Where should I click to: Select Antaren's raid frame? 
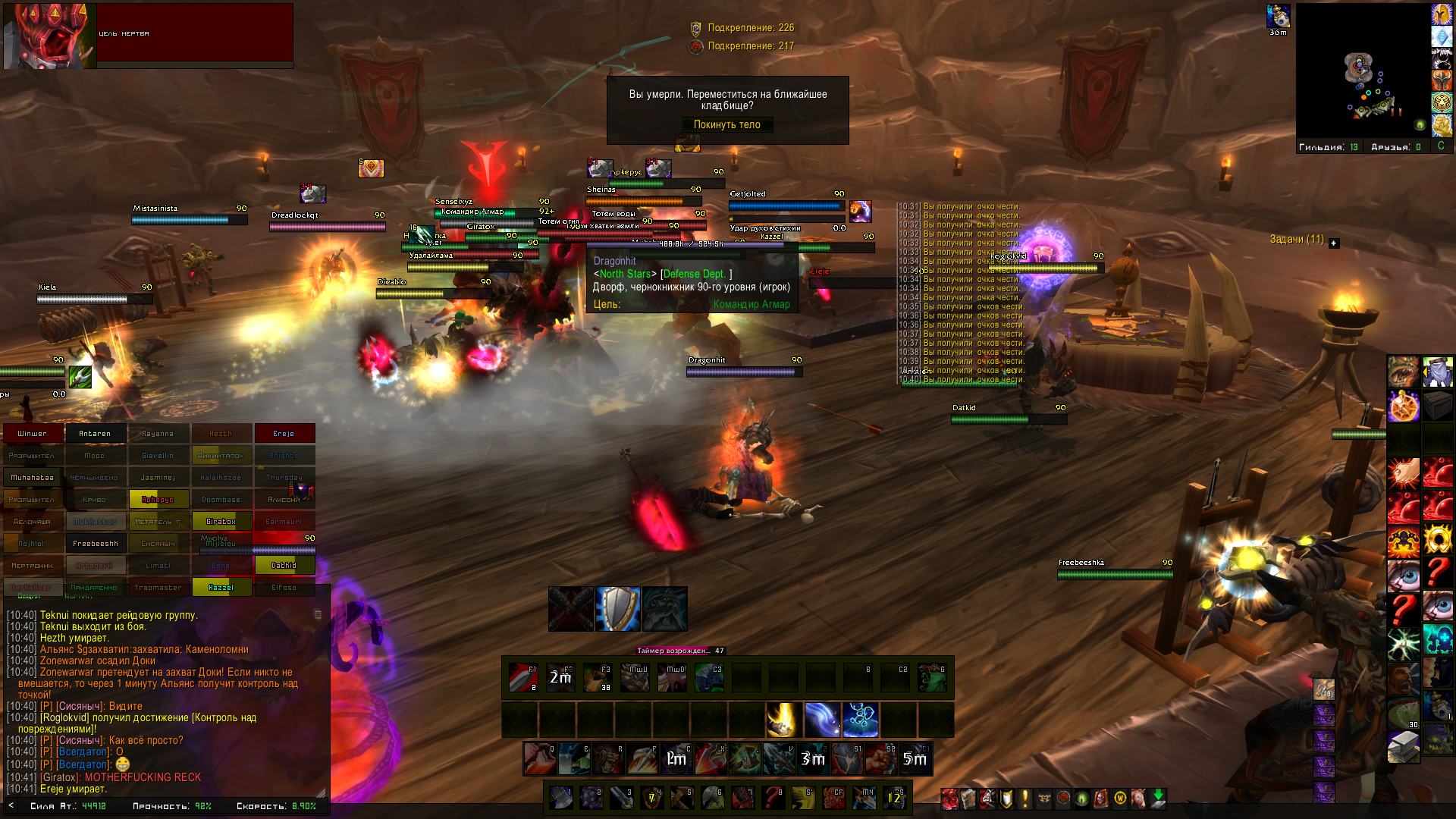tap(95, 434)
